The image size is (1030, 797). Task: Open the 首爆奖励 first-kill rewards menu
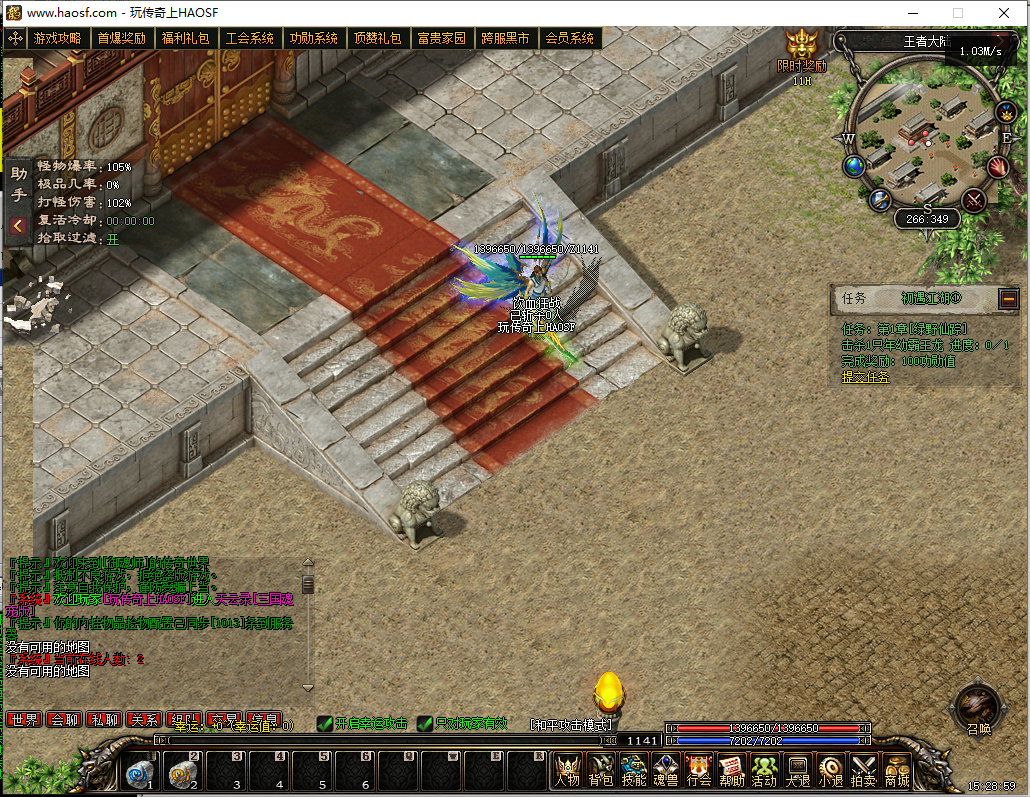pyautogui.click(x=121, y=39)
